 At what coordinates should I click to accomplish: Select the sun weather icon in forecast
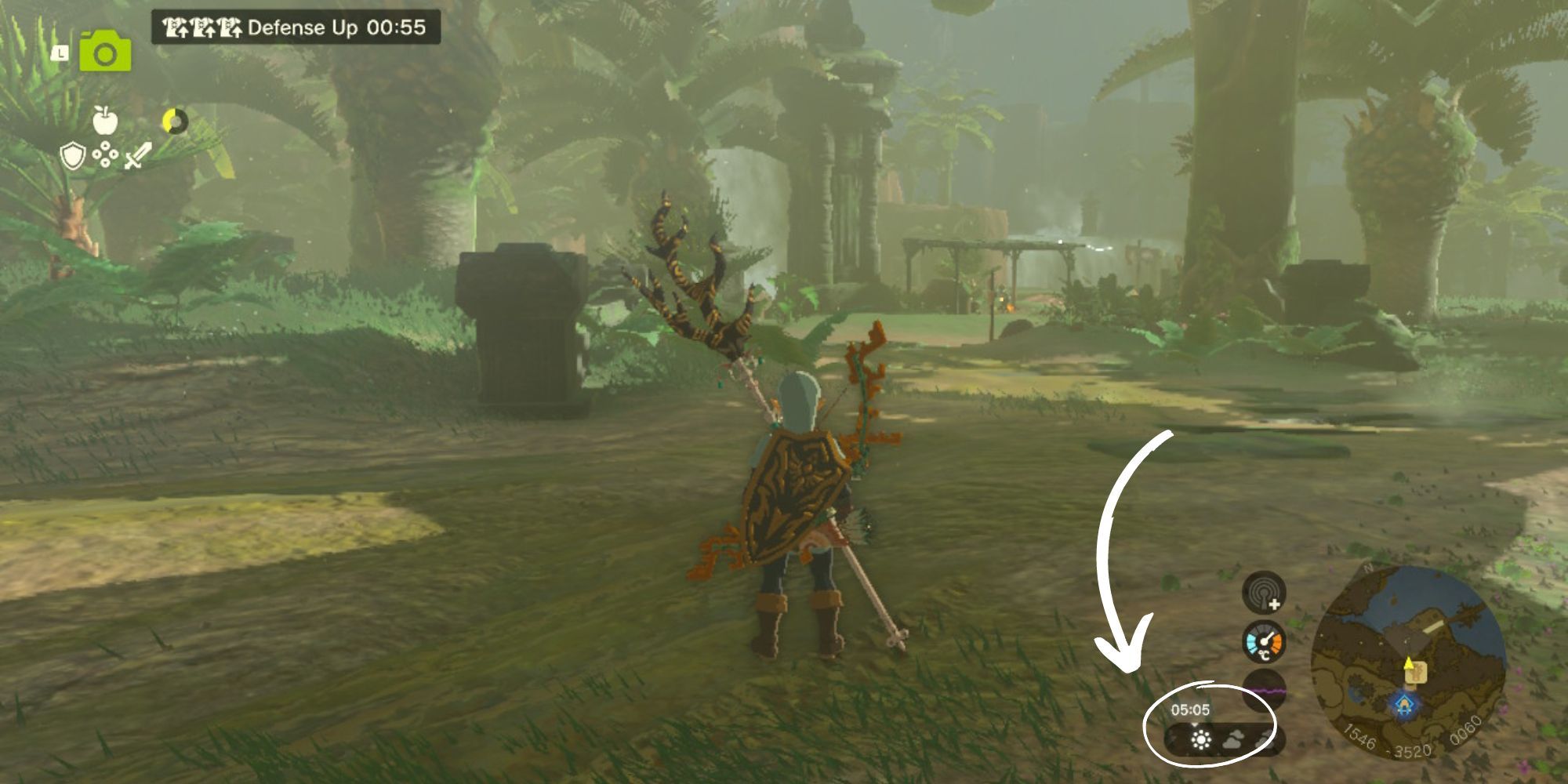[x=1200, y=738]
